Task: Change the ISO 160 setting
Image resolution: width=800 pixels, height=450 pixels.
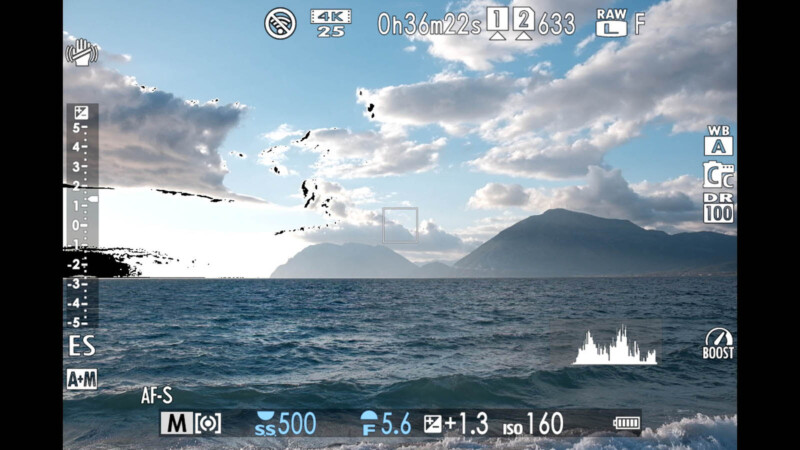Action: coord(533,423)
